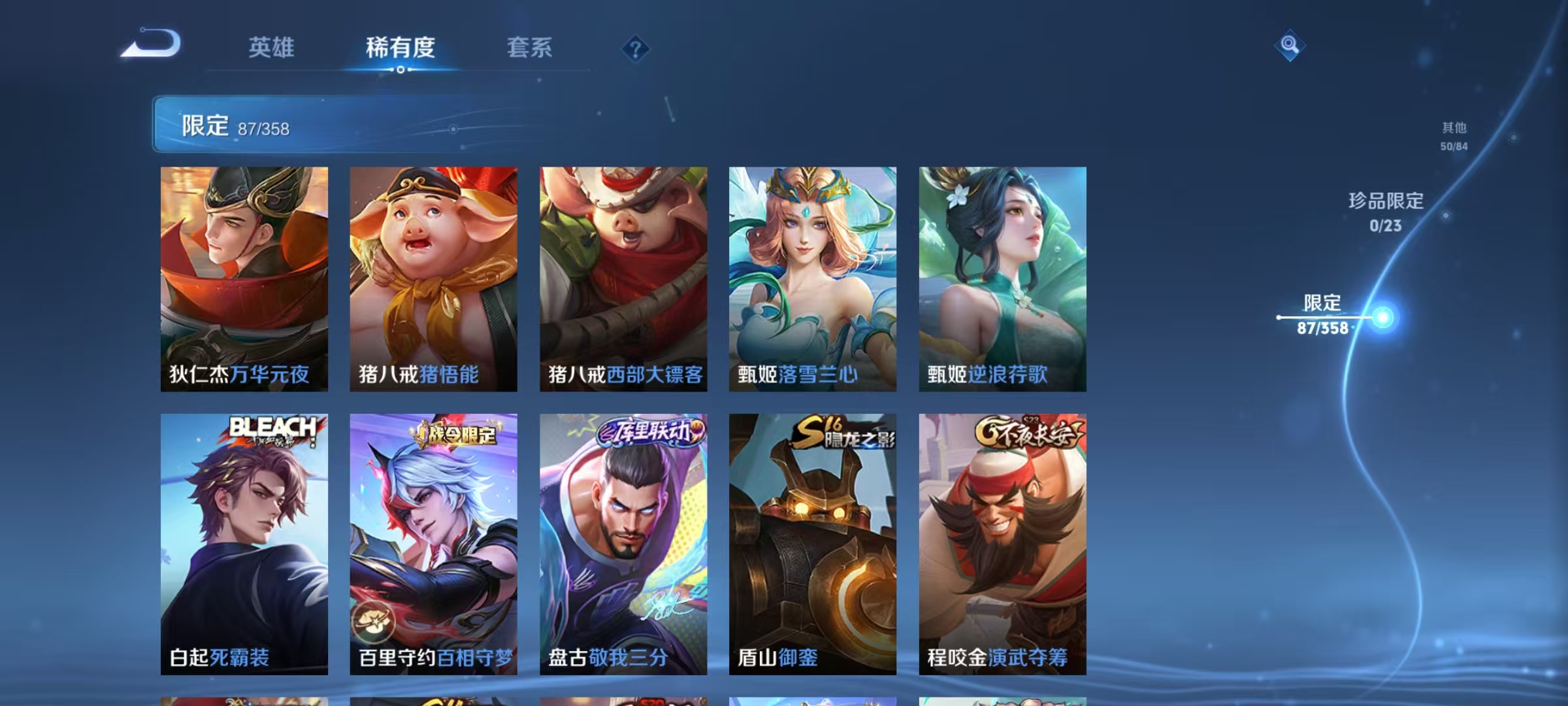Screen dimensions: 1568x706
Task: Click the 盾山御銮 S16 skin thumbnail
Action: 812,543
